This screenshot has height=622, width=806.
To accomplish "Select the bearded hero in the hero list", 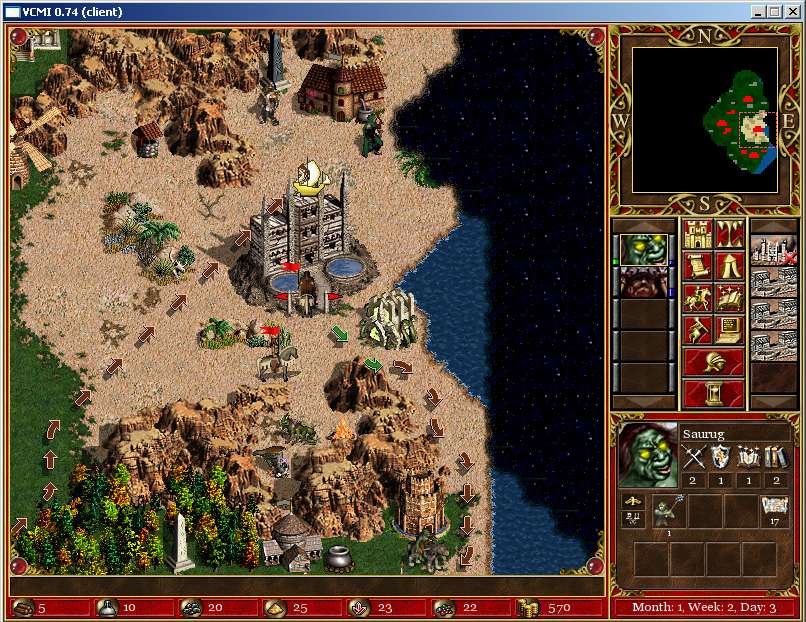I will pos(644,282).
